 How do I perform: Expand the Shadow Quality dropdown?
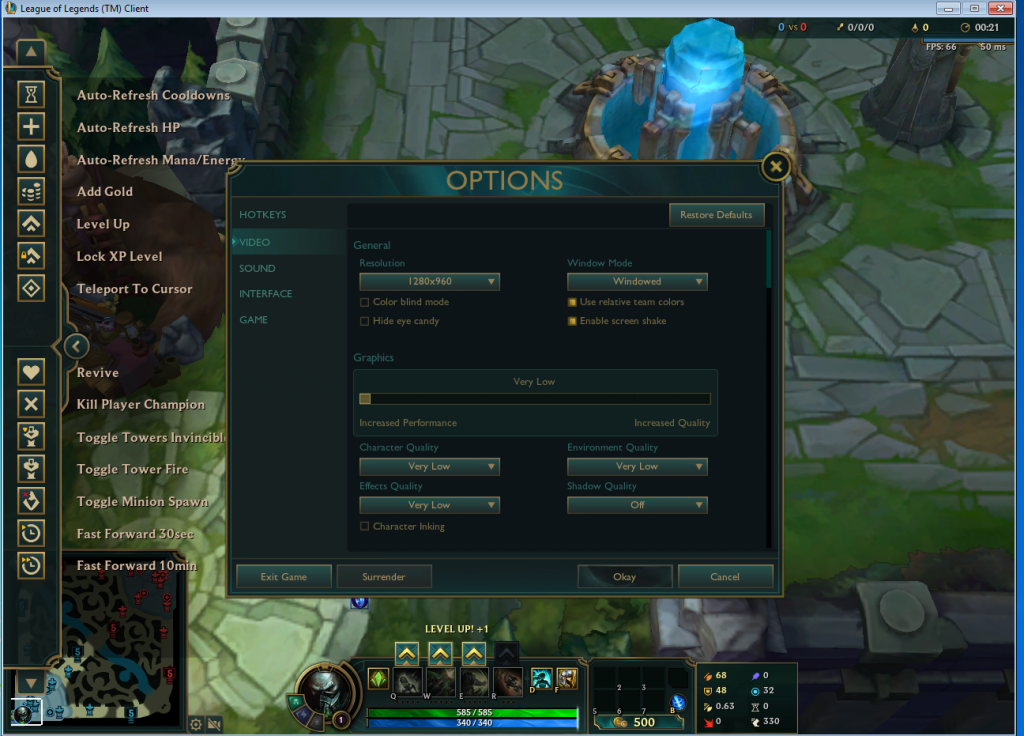click(637, 505)
